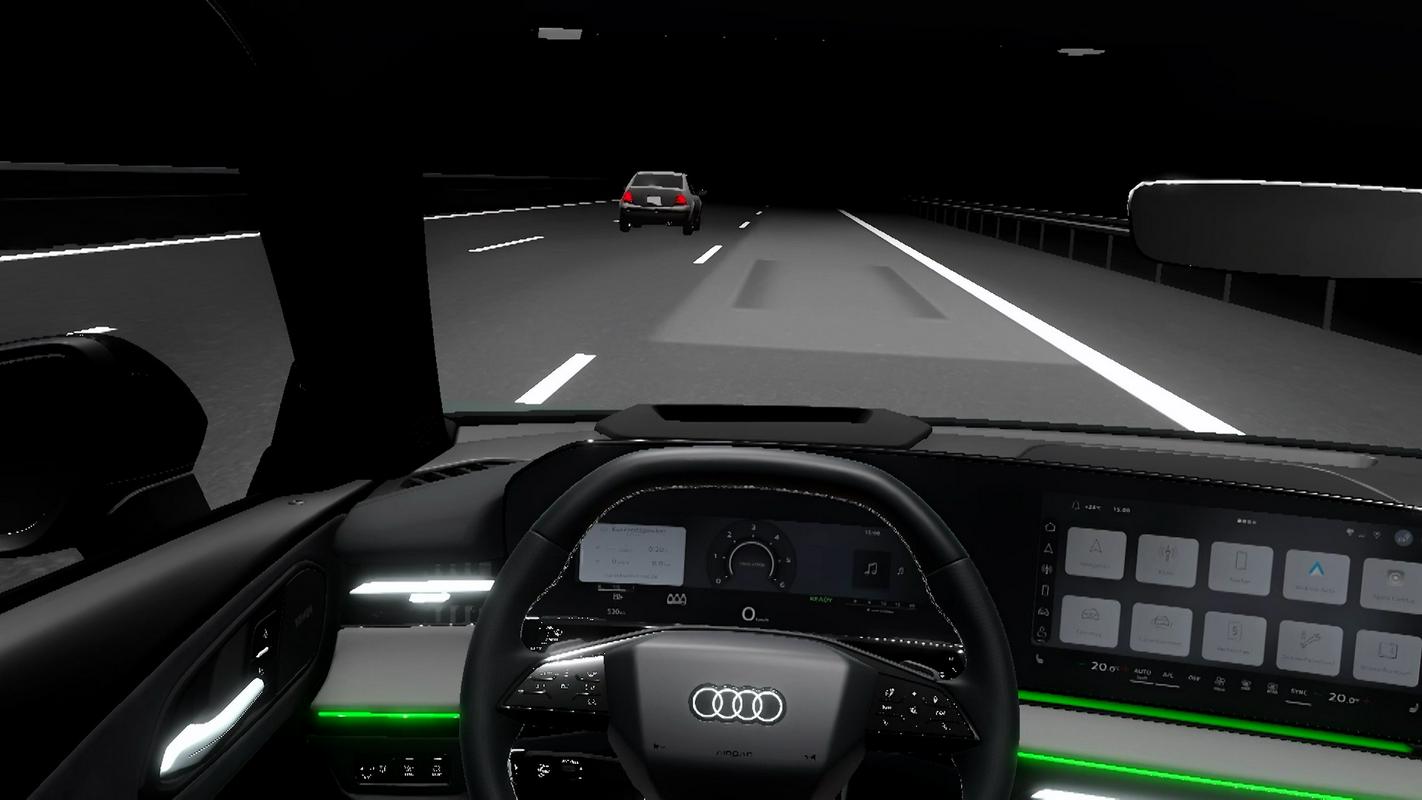The width and height of the screenshot is (1422, 800).
Task: Select the smartphone tile on infotainment screen
Action: click(1240, 568)
